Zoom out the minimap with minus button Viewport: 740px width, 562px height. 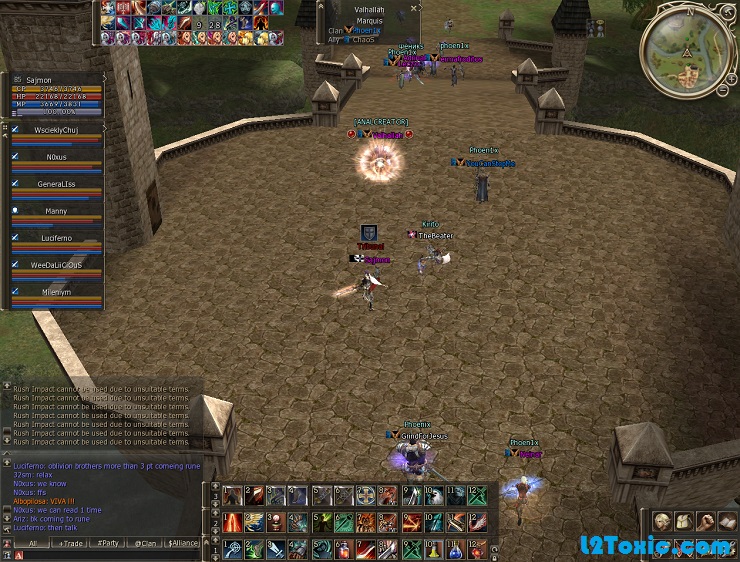721,91
